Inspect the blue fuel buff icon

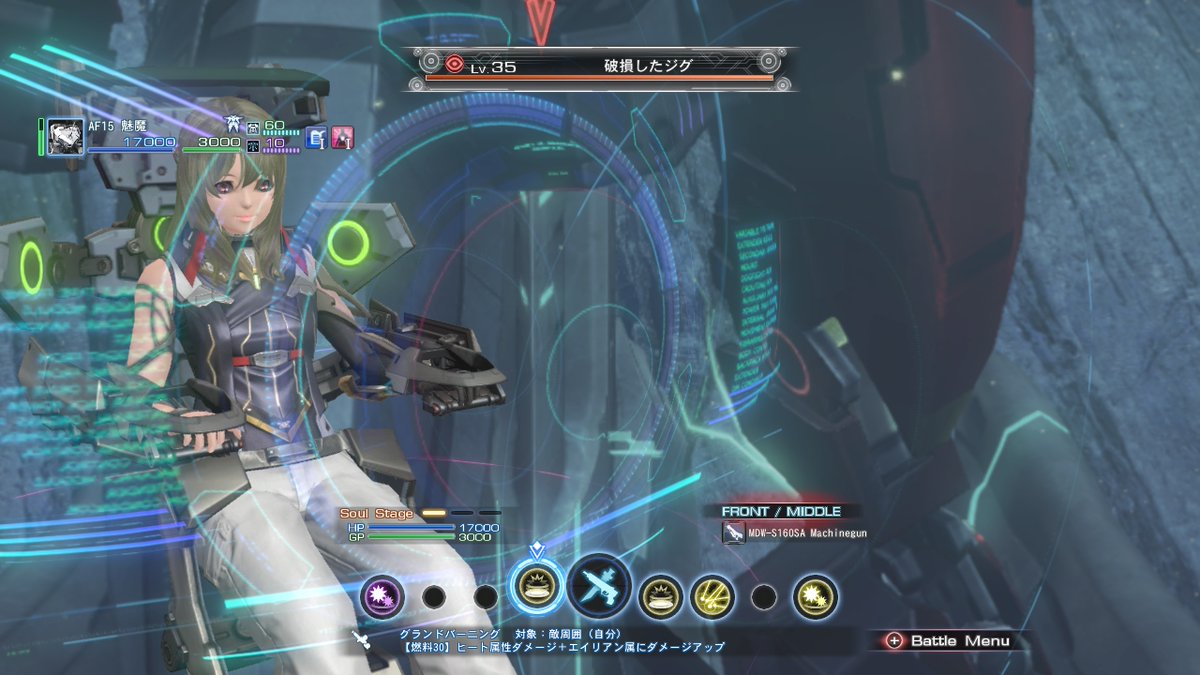(317, 138)
